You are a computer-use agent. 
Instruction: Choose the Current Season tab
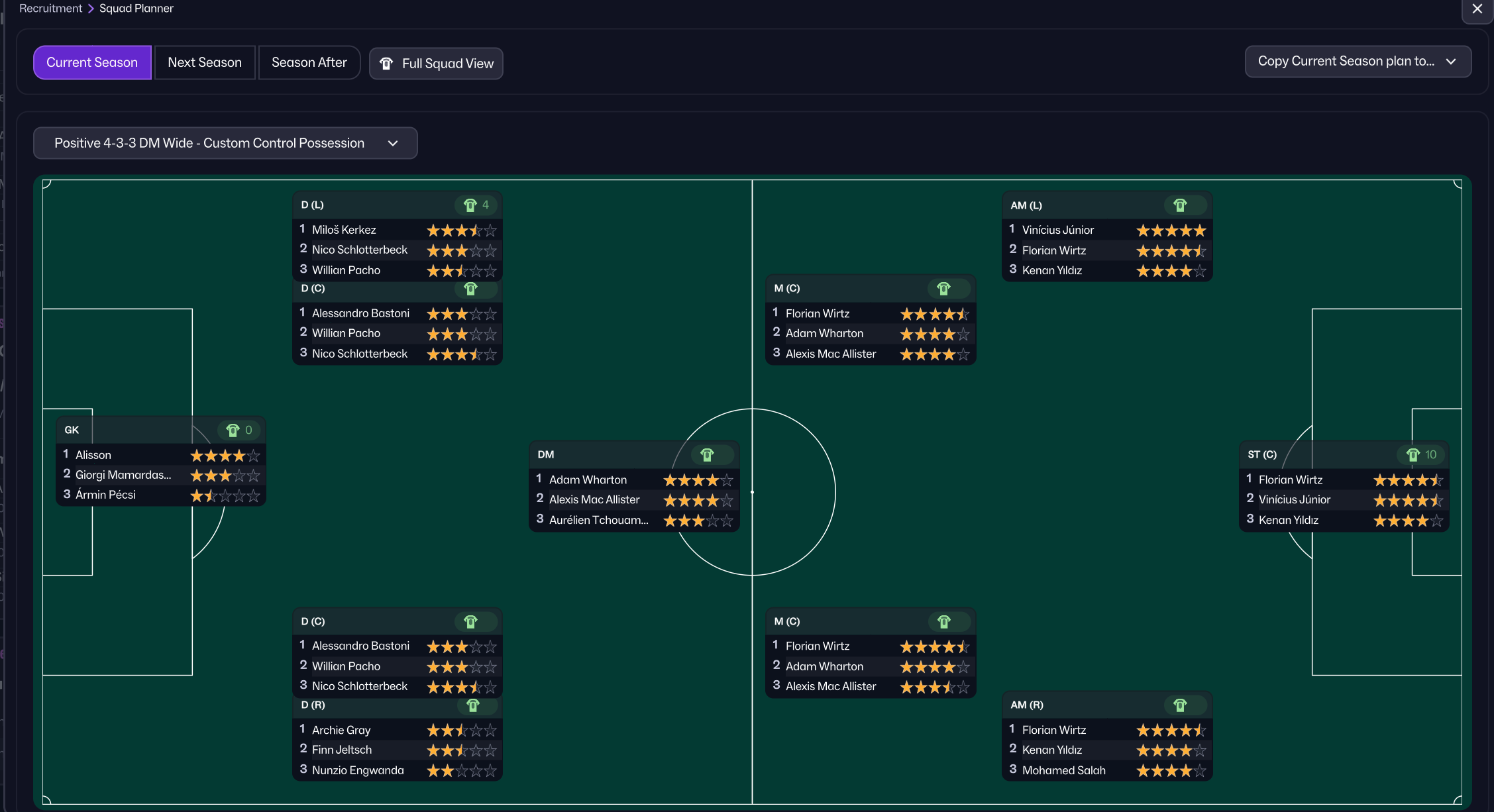[x=92, y=62]
